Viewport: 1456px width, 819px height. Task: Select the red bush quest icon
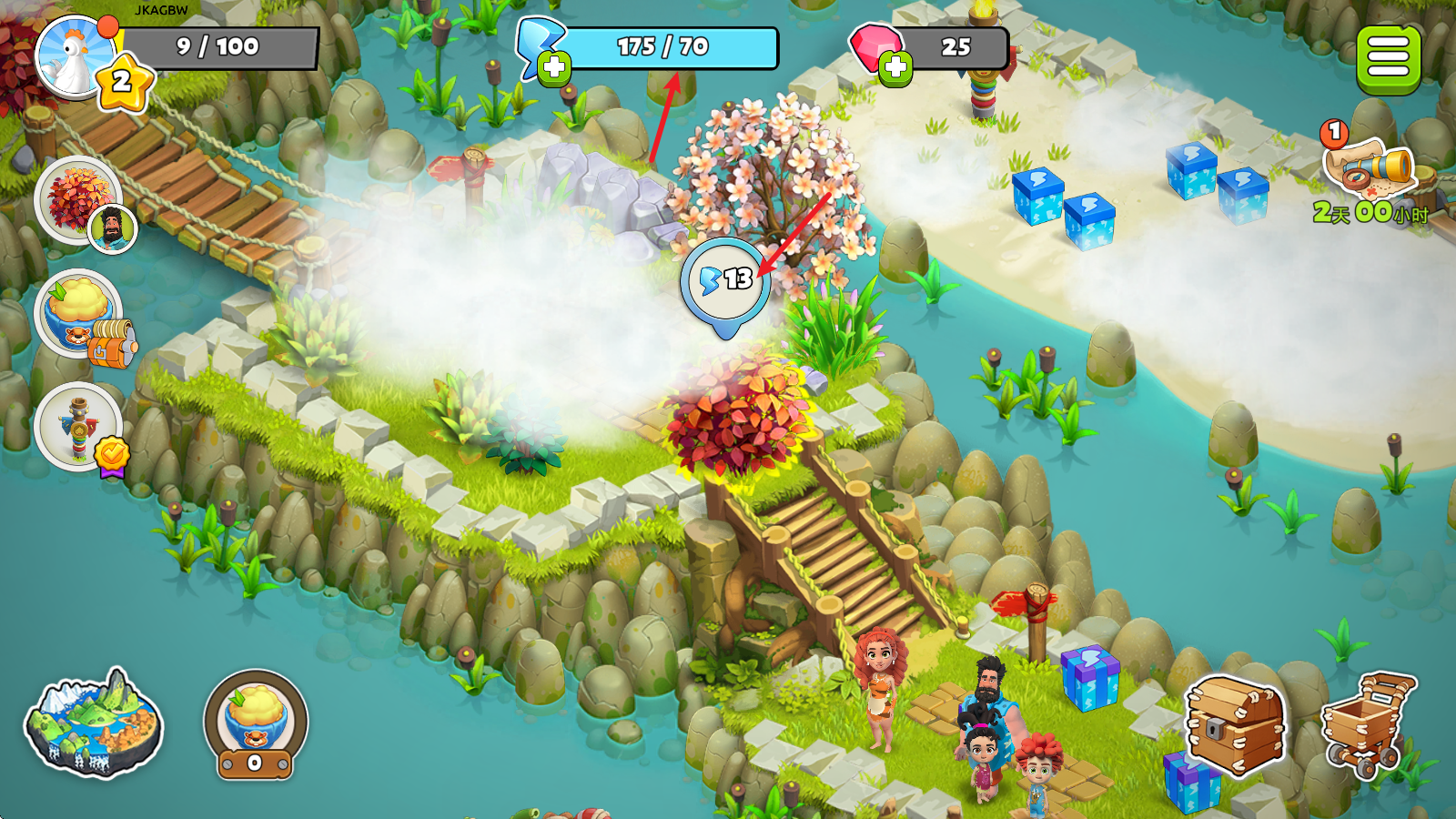[x=79, y=198]
